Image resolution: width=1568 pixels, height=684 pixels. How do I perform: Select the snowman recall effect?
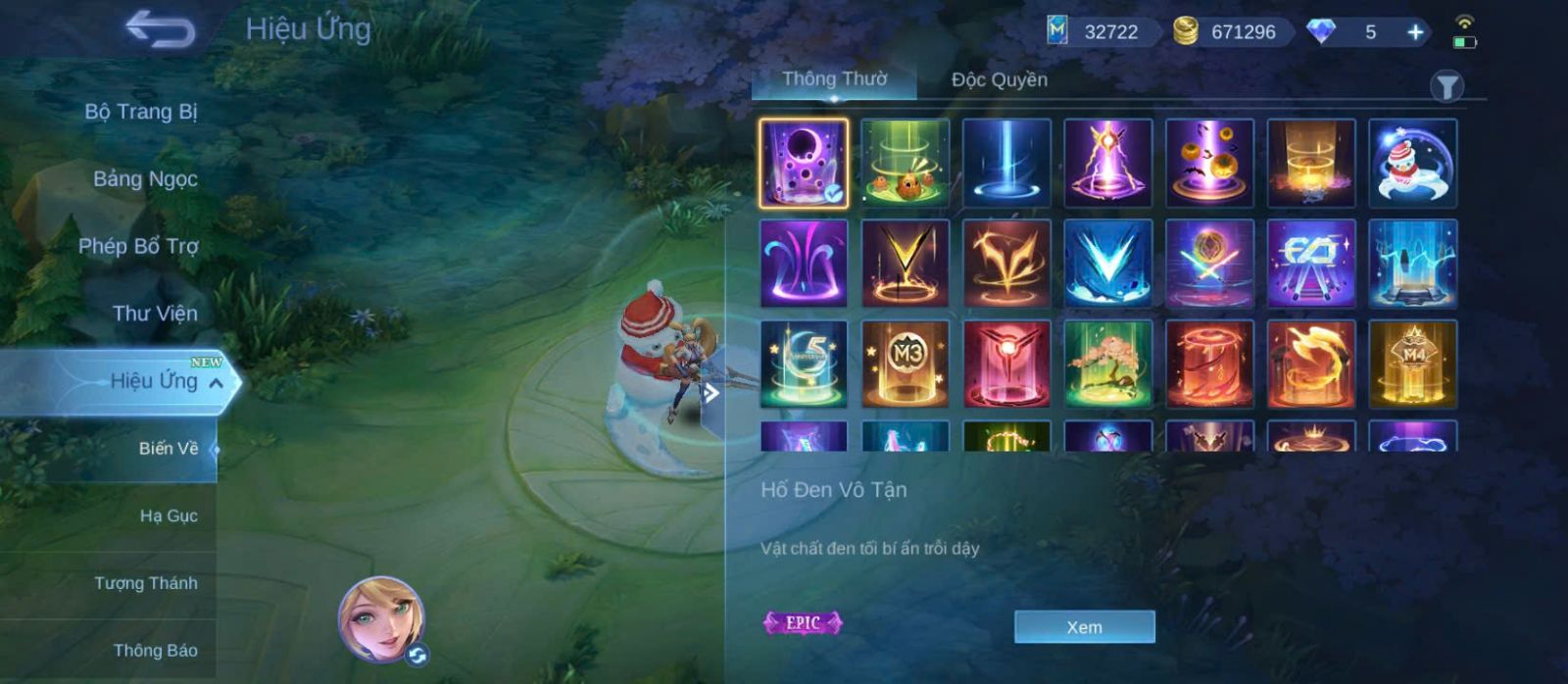pos(1412,164)
